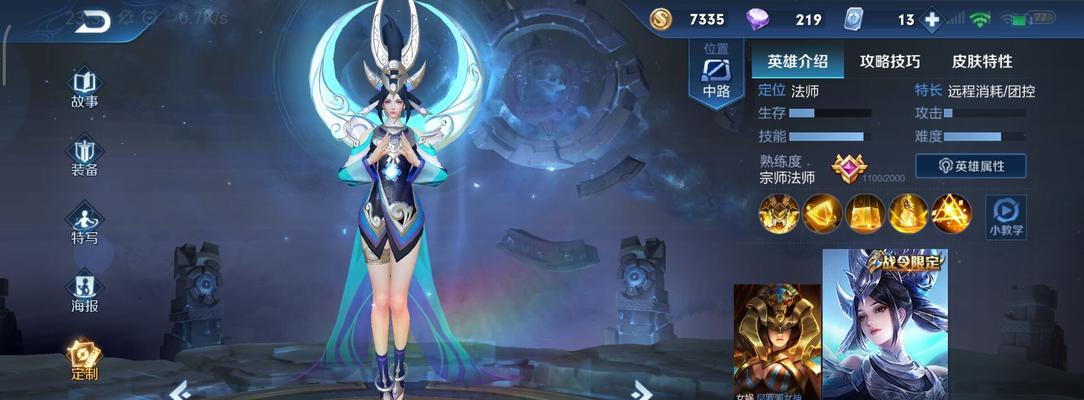This screenshot has width=1084, height=400.
Task: View the first skill icon on the left
Action: tap(778, 213)
